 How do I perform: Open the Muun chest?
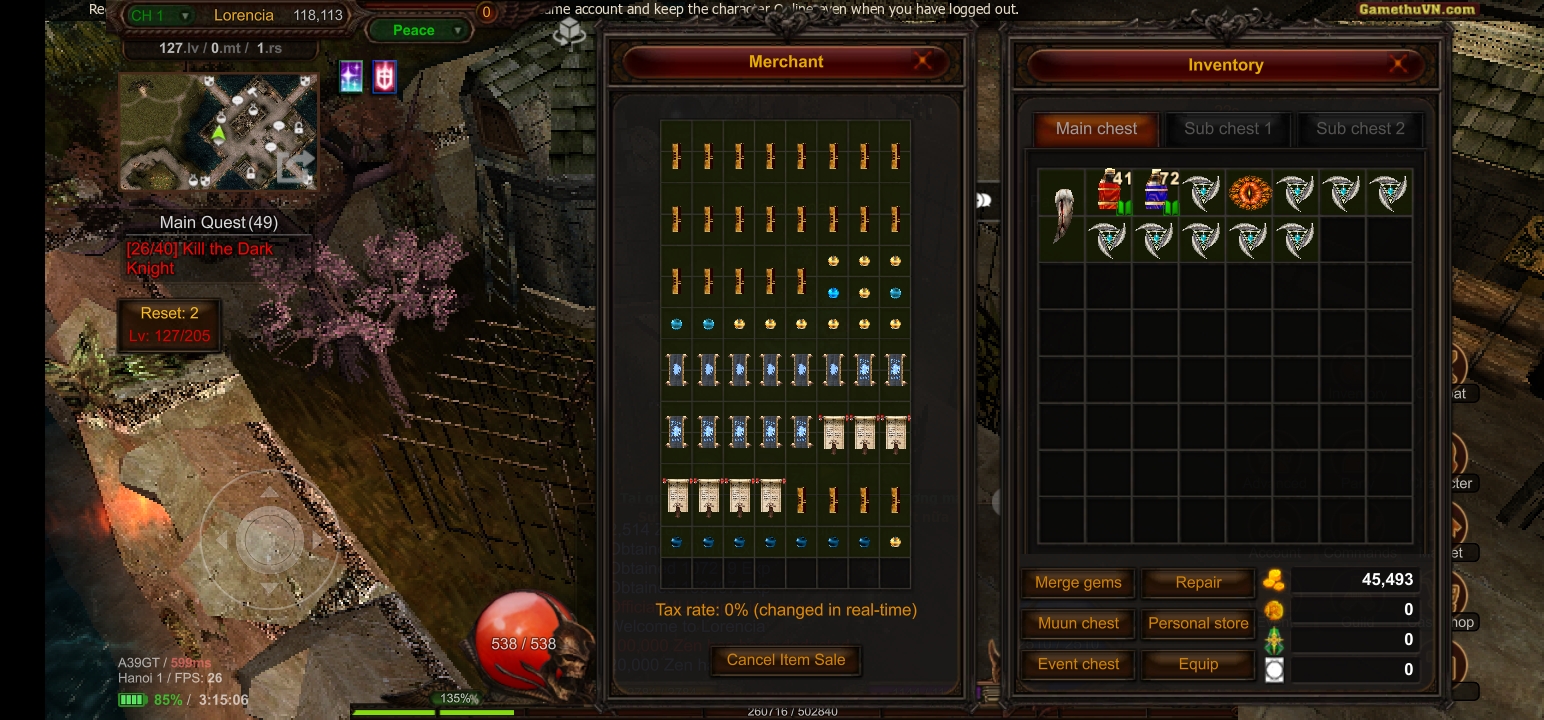[x=1078, y=623]
